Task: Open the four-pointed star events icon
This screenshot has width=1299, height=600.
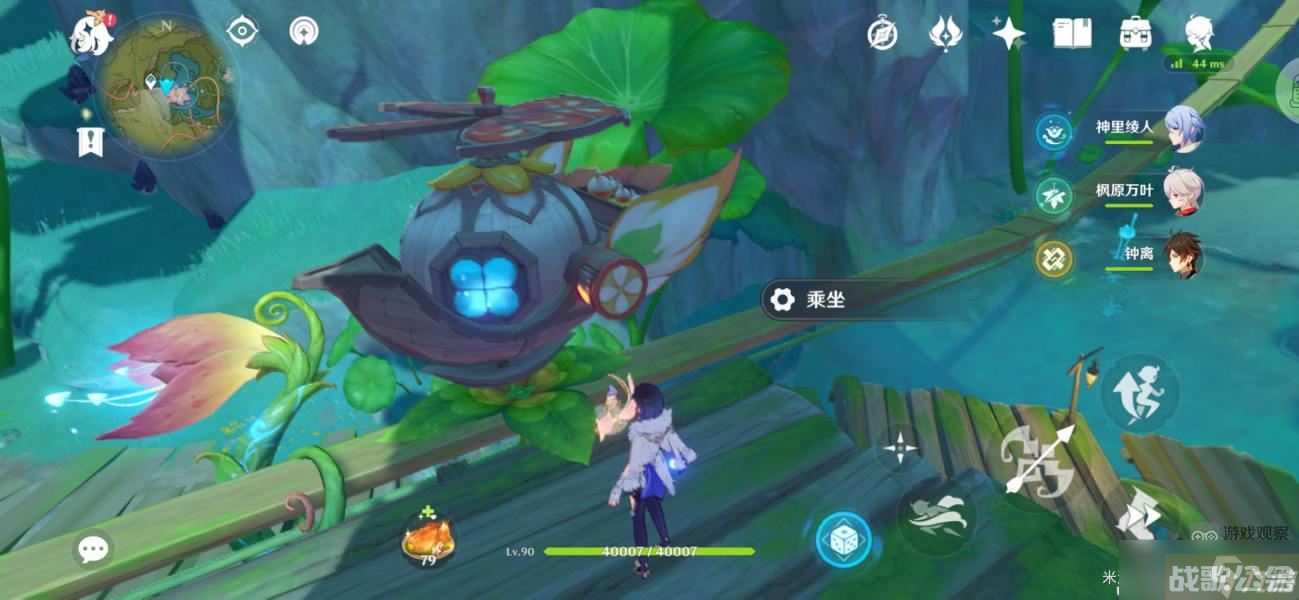Action: click(x=1008, y=34)
